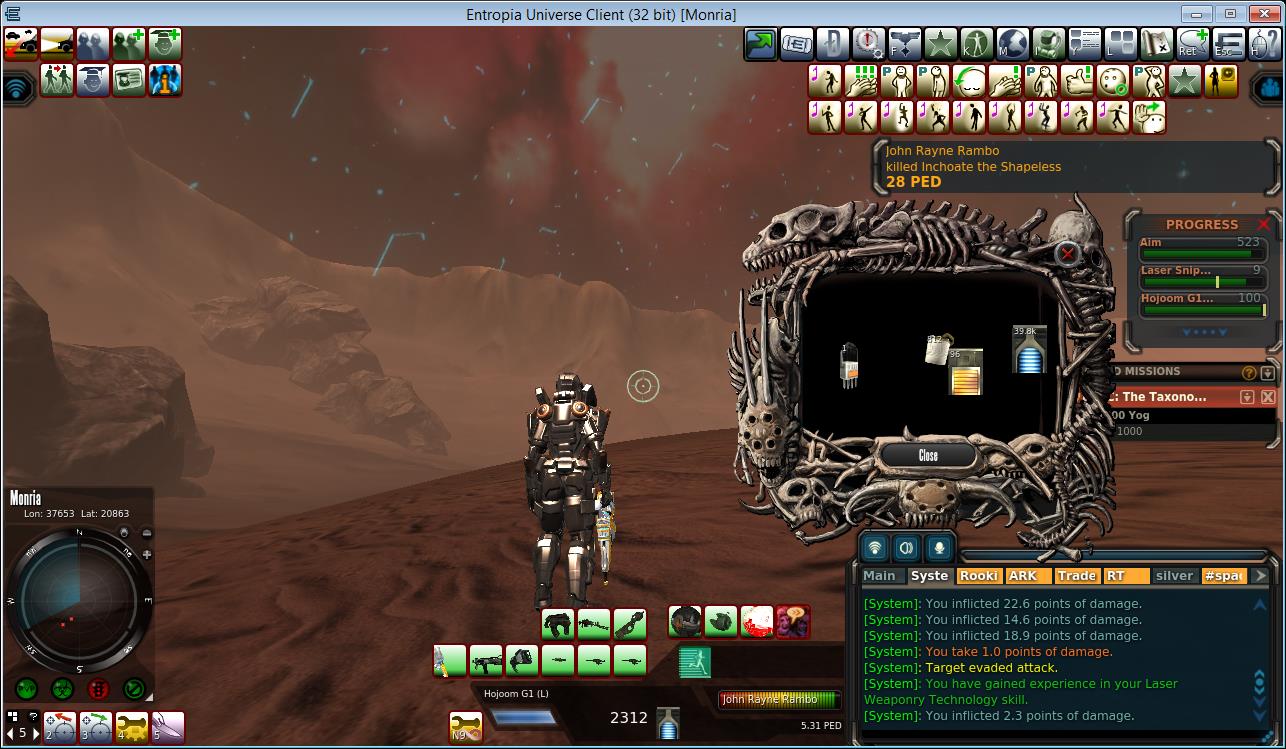Close the skeleton loot window
Image resolution: width=1286 pixels, height=749 pixels.
tap(928, 455)
